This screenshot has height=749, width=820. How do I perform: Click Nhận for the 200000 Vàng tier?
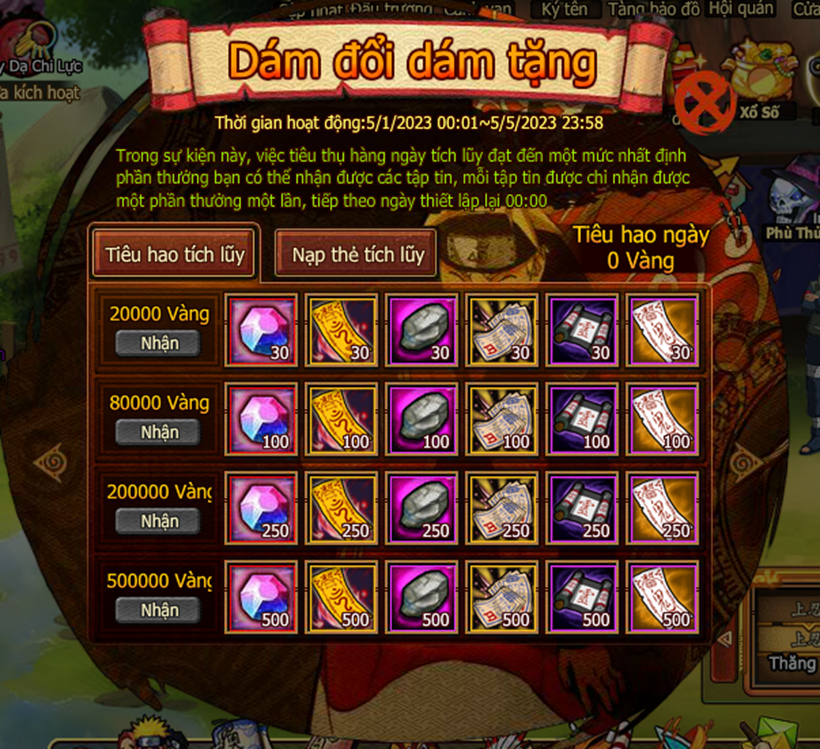(x=159, y=521)
